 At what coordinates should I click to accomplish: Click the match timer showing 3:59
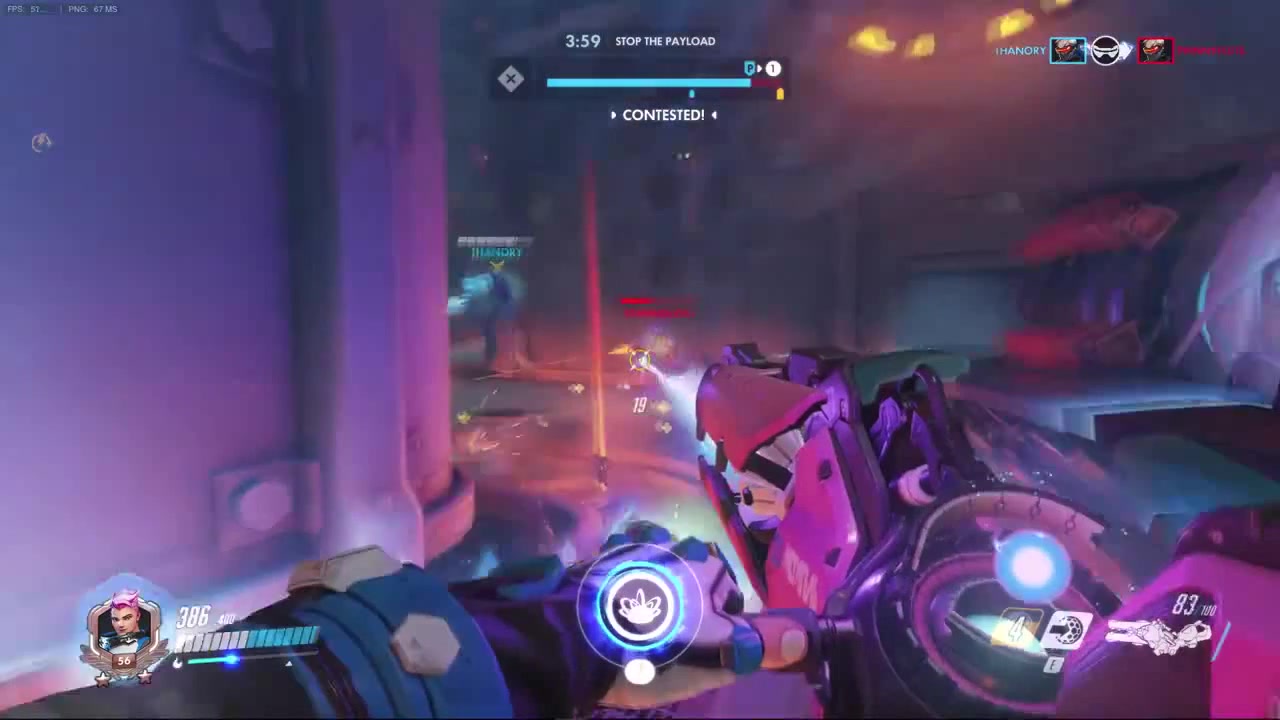click(x=582, y=41)
